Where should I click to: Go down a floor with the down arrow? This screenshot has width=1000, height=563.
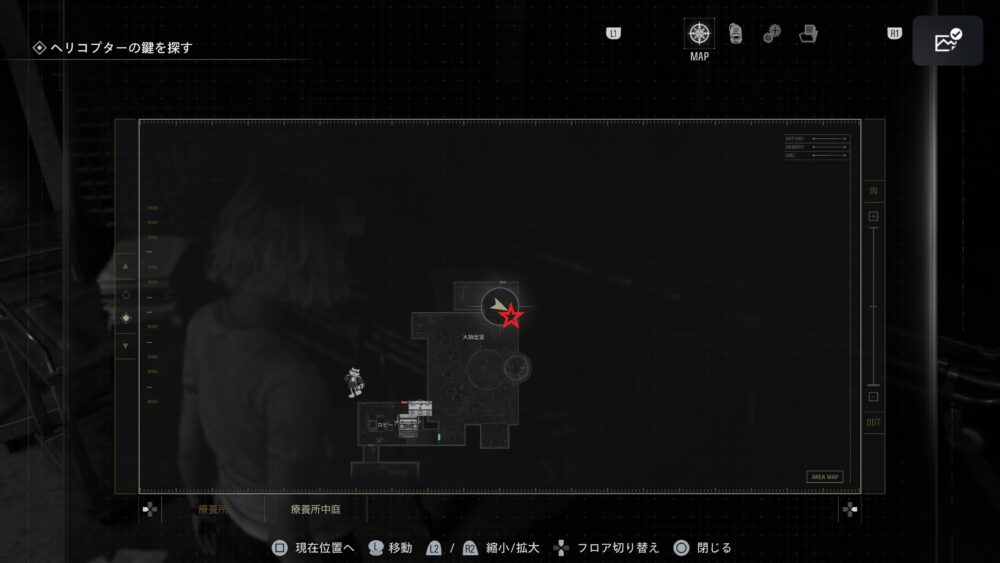126,345
